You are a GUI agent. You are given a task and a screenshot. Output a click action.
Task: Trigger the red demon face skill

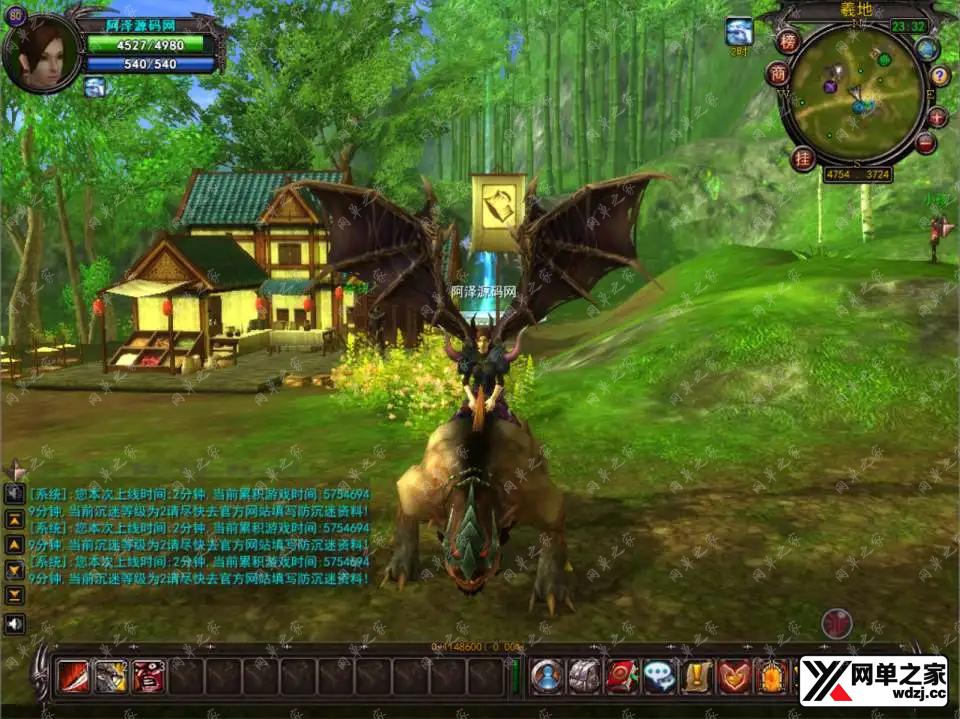[148, 678]
